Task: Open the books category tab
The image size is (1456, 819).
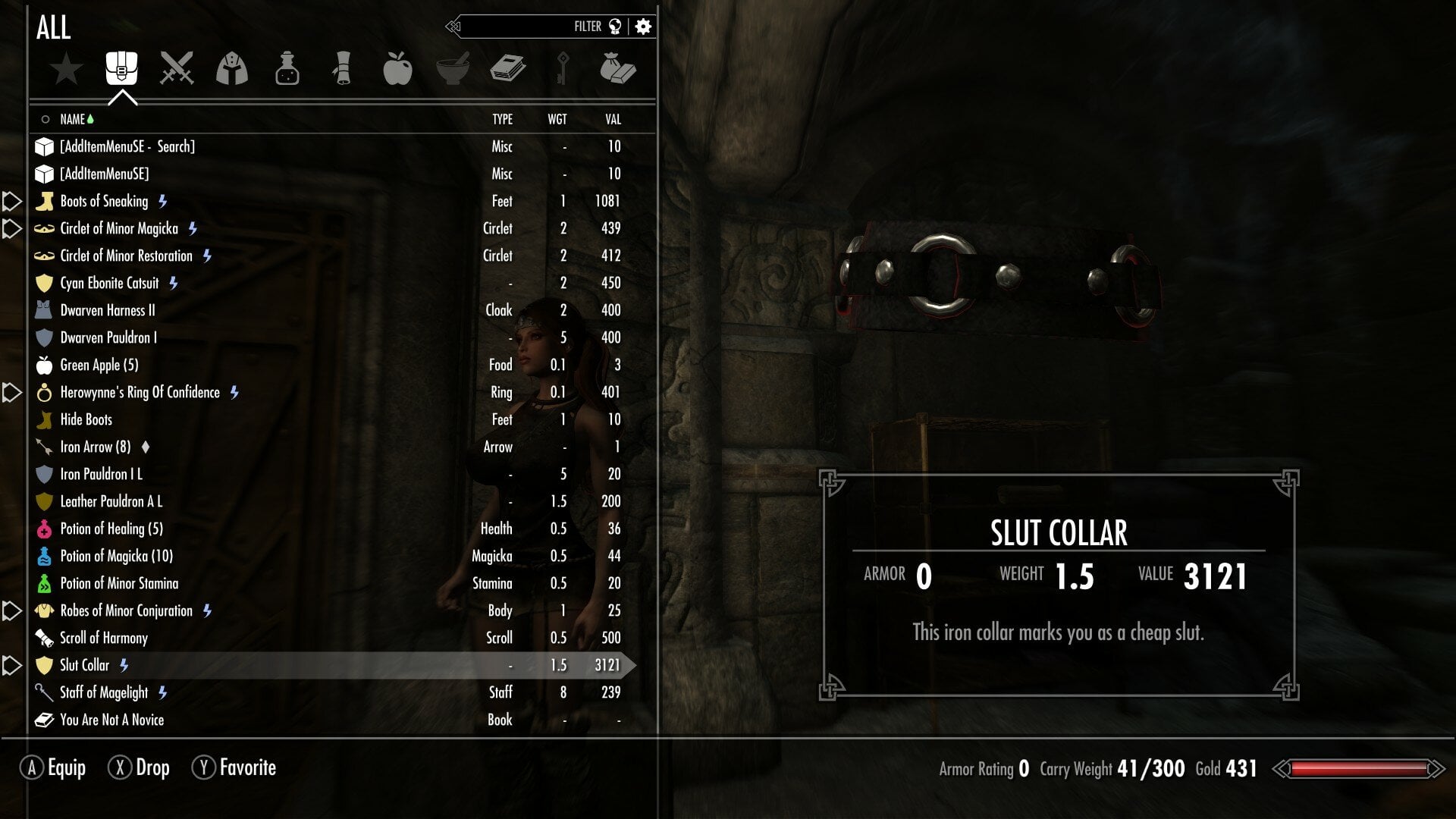Action: 507,68
